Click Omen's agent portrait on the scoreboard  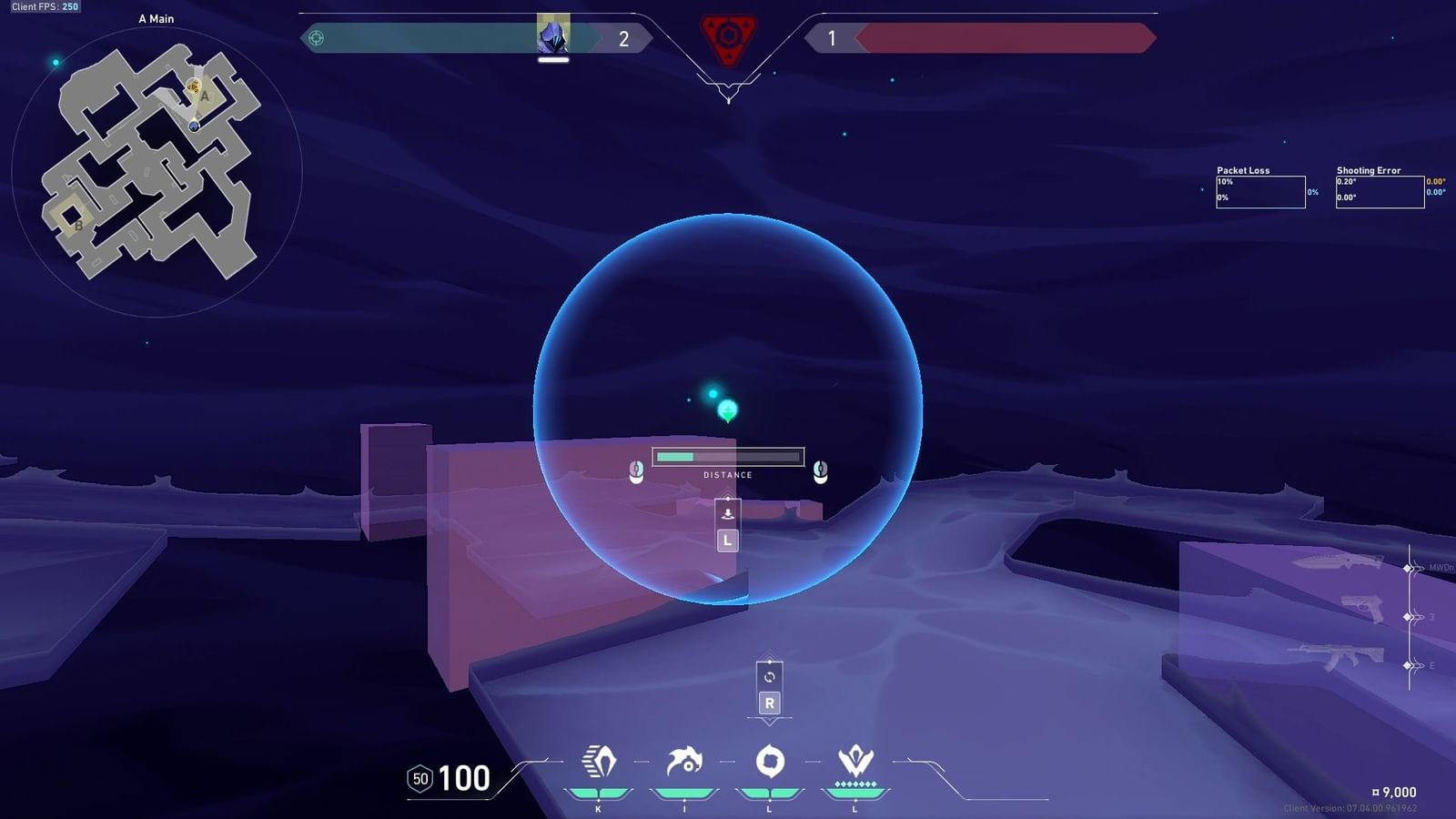pyautogui.click(x=553, y=38)
